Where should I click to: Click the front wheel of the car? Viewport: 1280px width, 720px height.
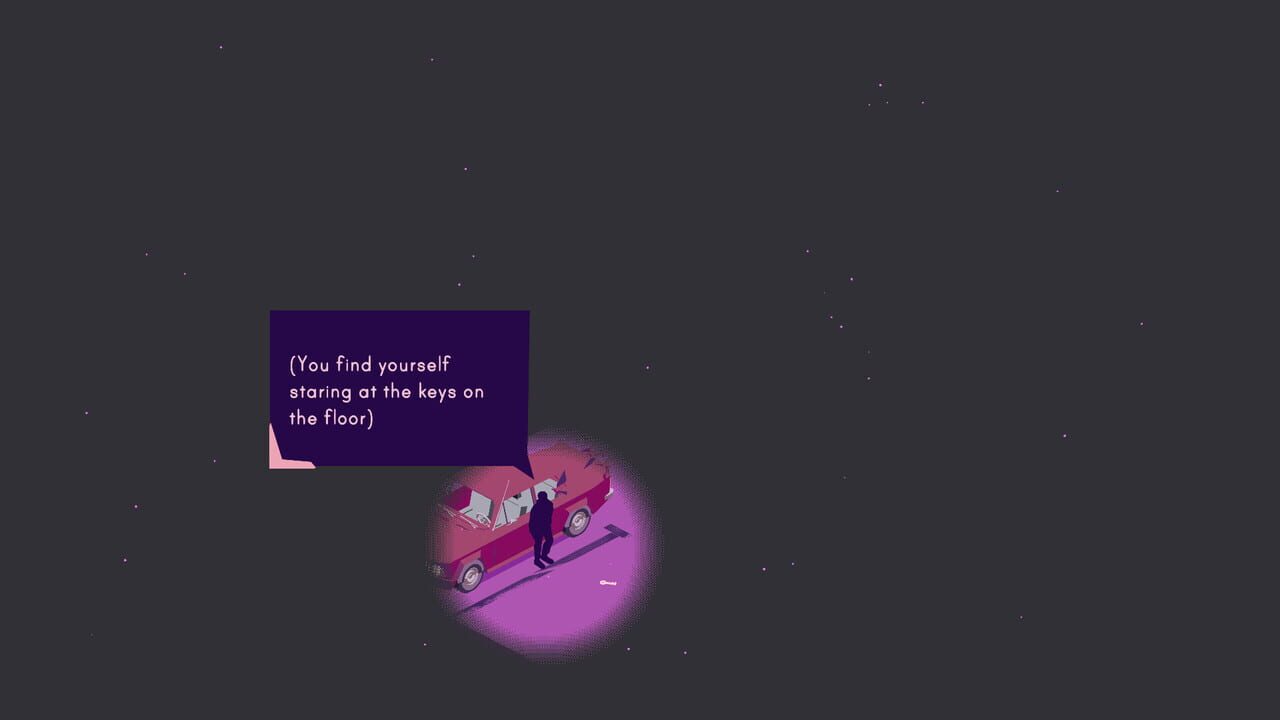tap(470, 578)
